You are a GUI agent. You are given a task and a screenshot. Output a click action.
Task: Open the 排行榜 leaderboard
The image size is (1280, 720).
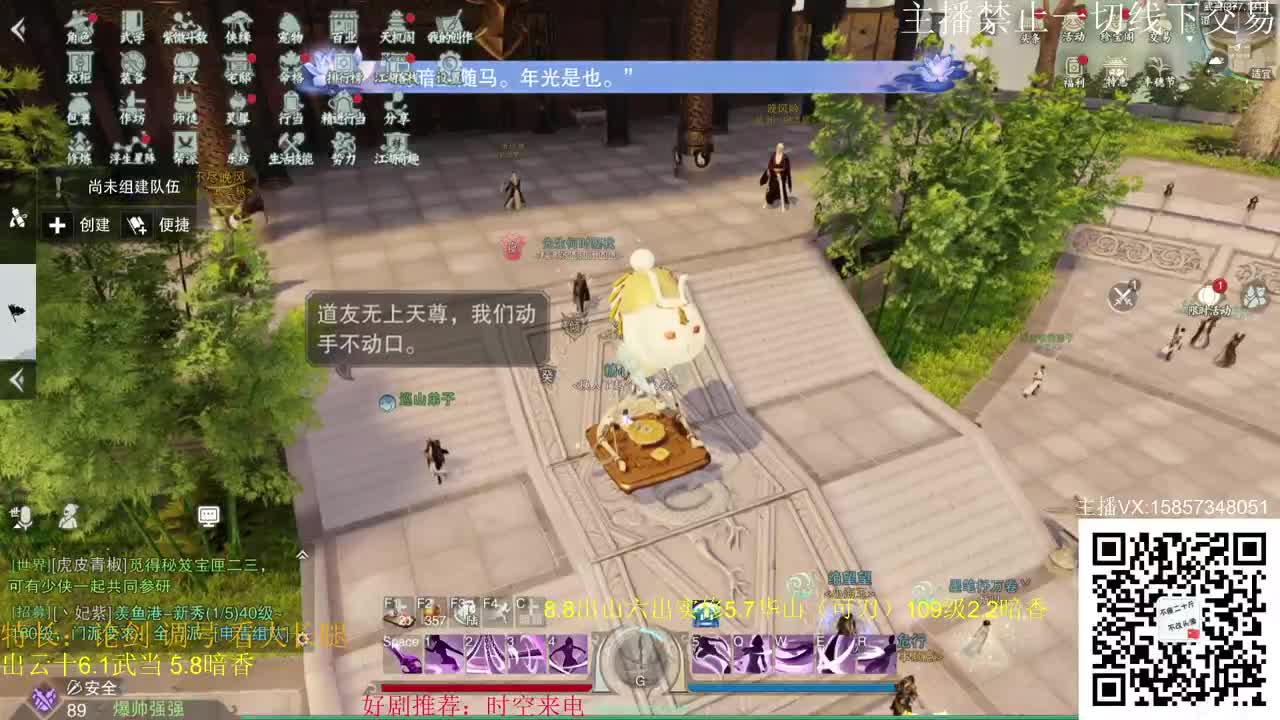point(342,72)
